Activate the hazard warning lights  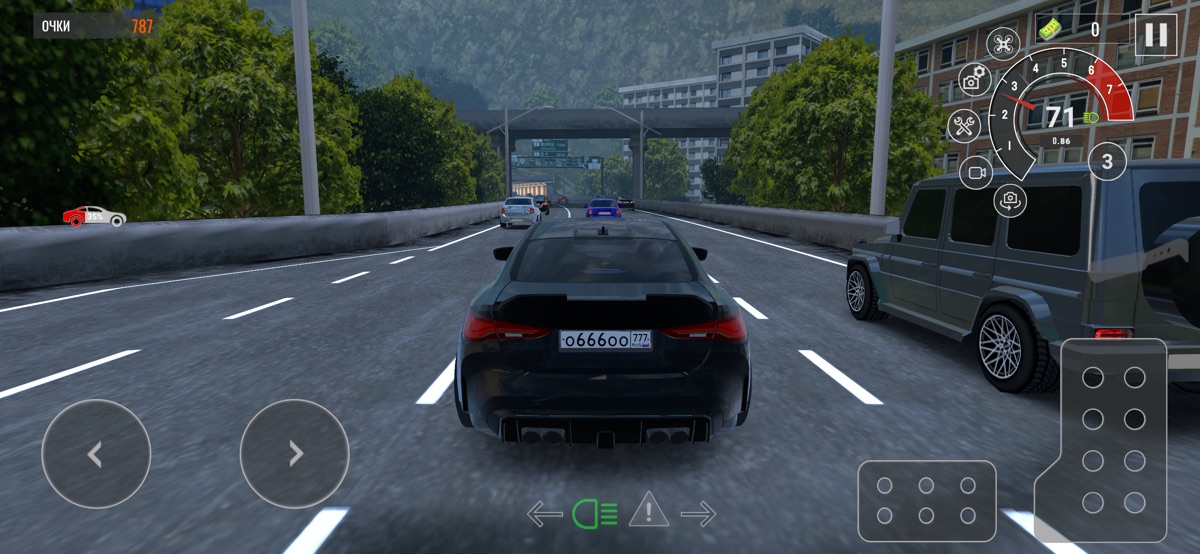(648, 511)
